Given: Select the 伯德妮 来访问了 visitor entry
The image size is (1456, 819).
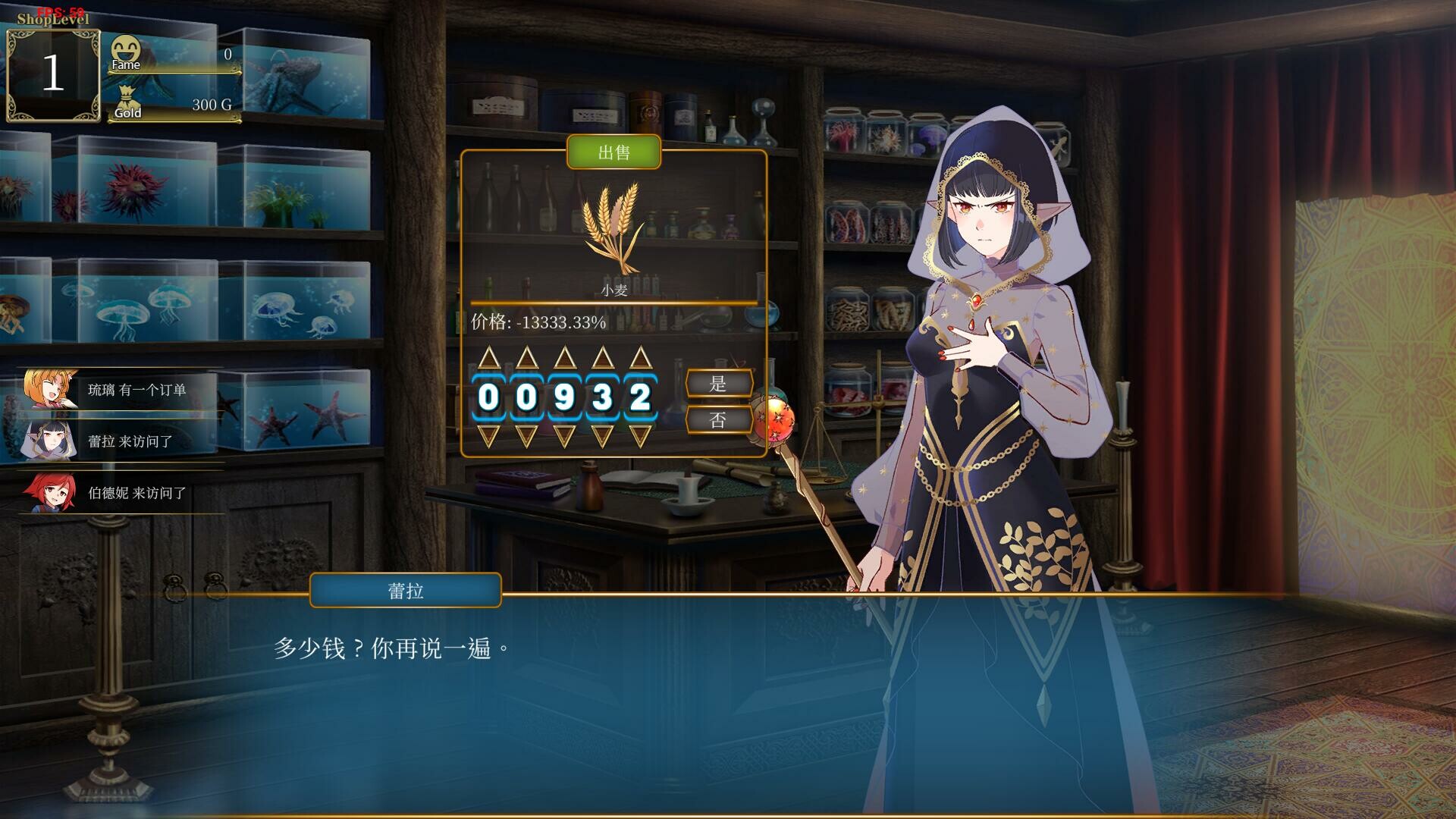Looking at the screenshot, I should [x=121, y=493].
